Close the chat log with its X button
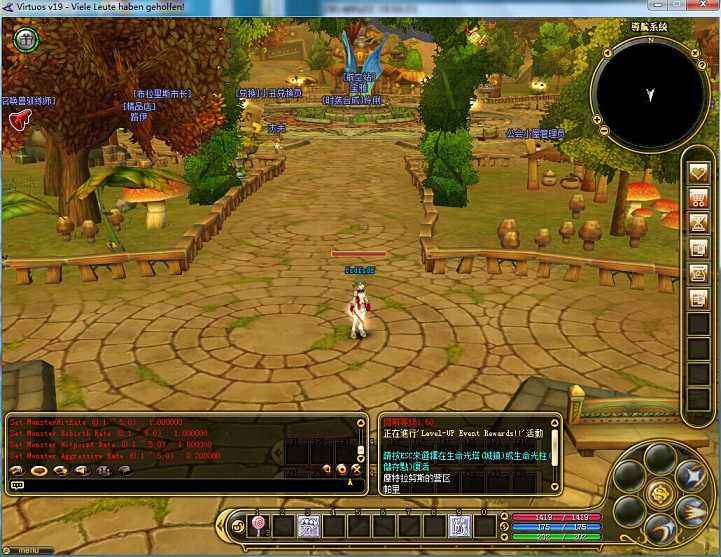This screenshot has width=721, height=557. point(355,468)
